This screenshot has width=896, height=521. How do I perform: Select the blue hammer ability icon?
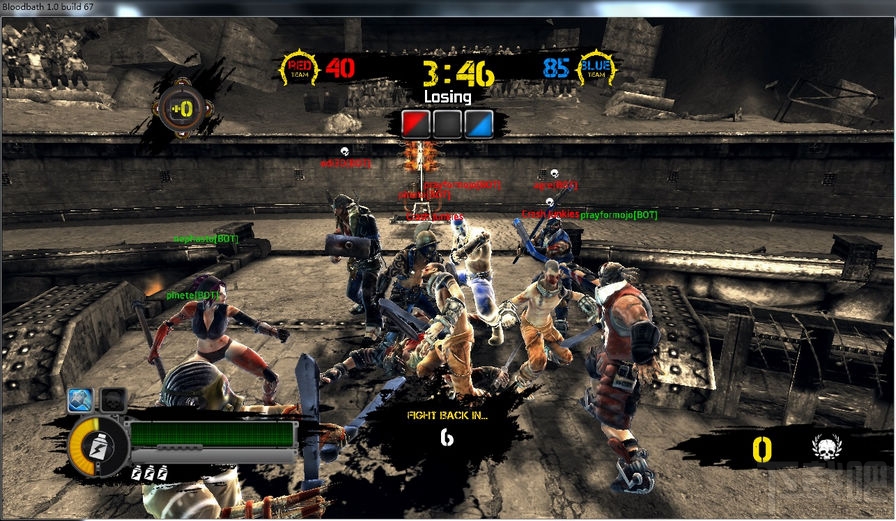click(x=81, y=399)
